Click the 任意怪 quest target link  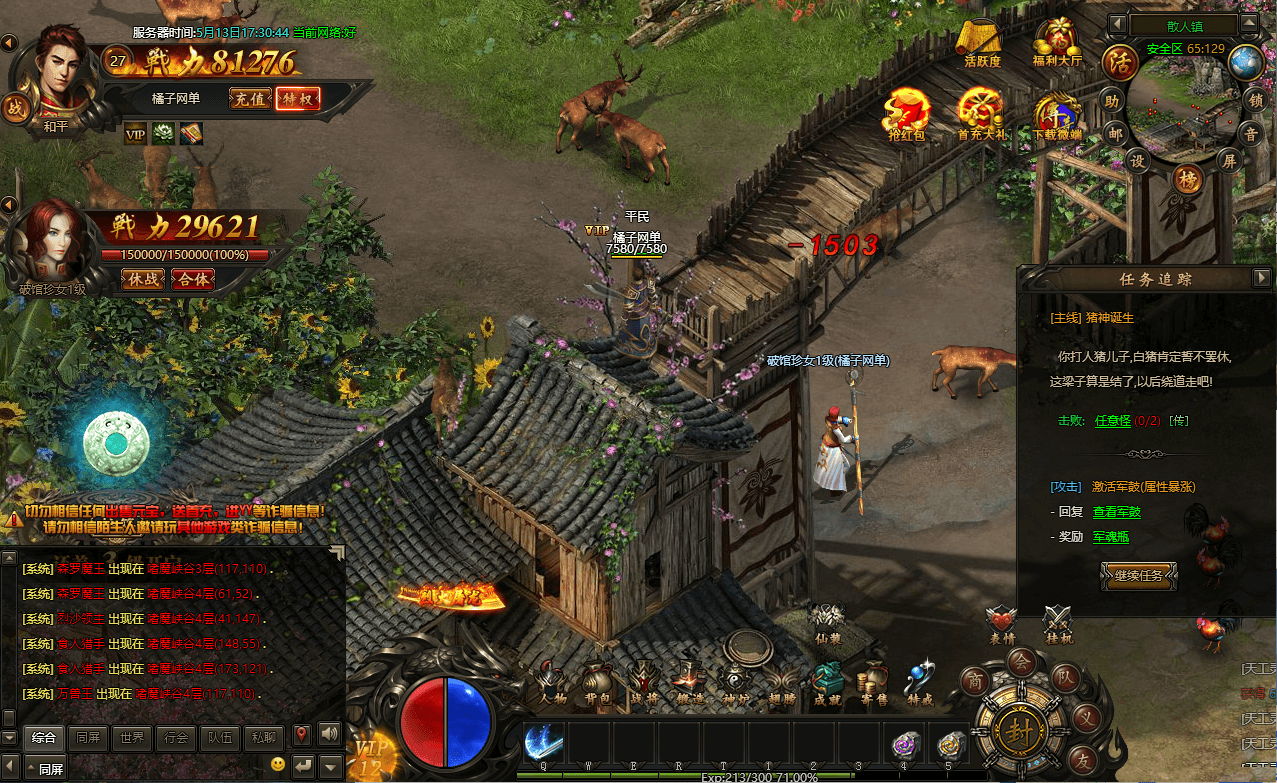pyautogui.click(x=1112, y=420)
